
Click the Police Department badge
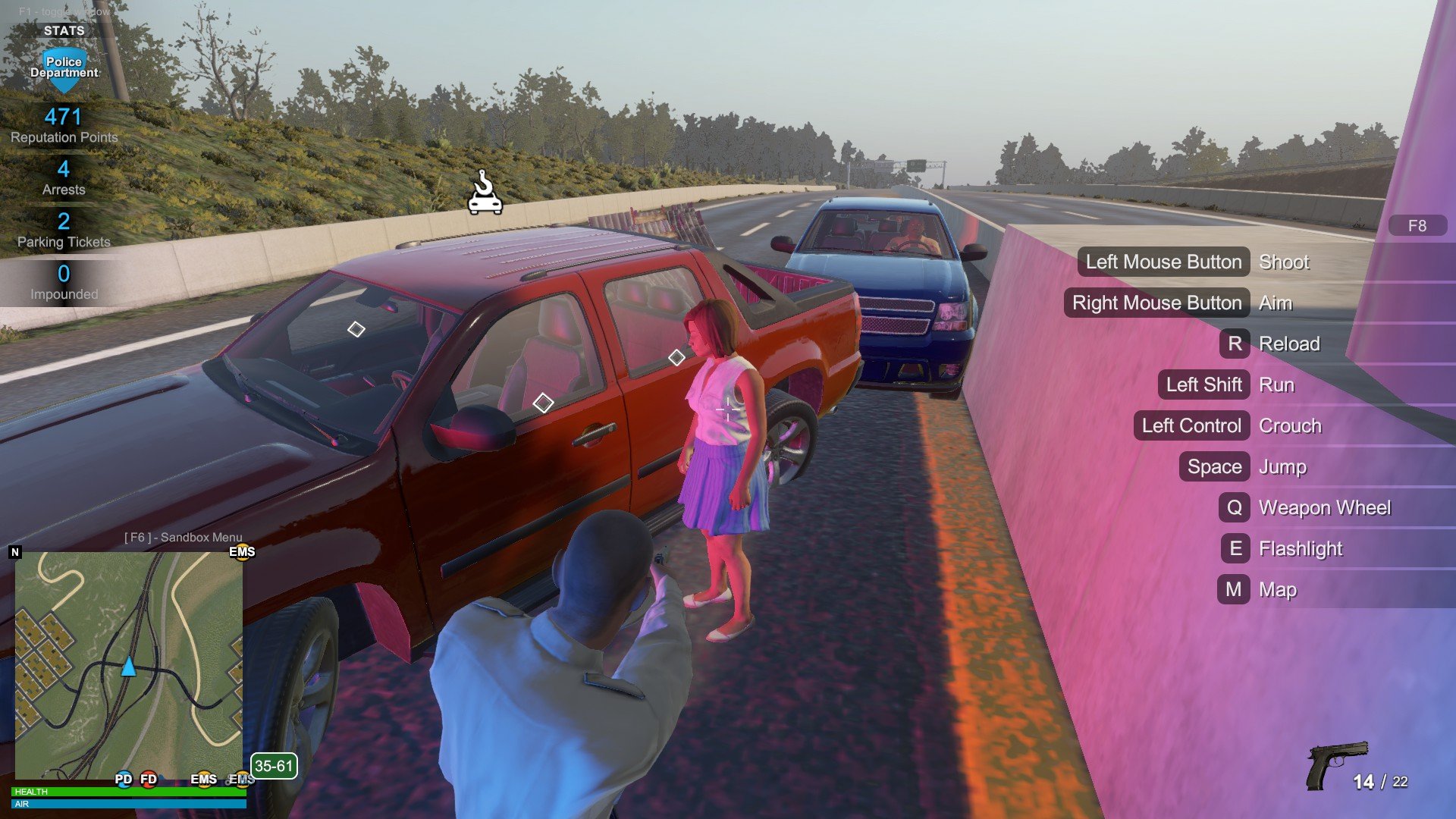coord(64,67)
